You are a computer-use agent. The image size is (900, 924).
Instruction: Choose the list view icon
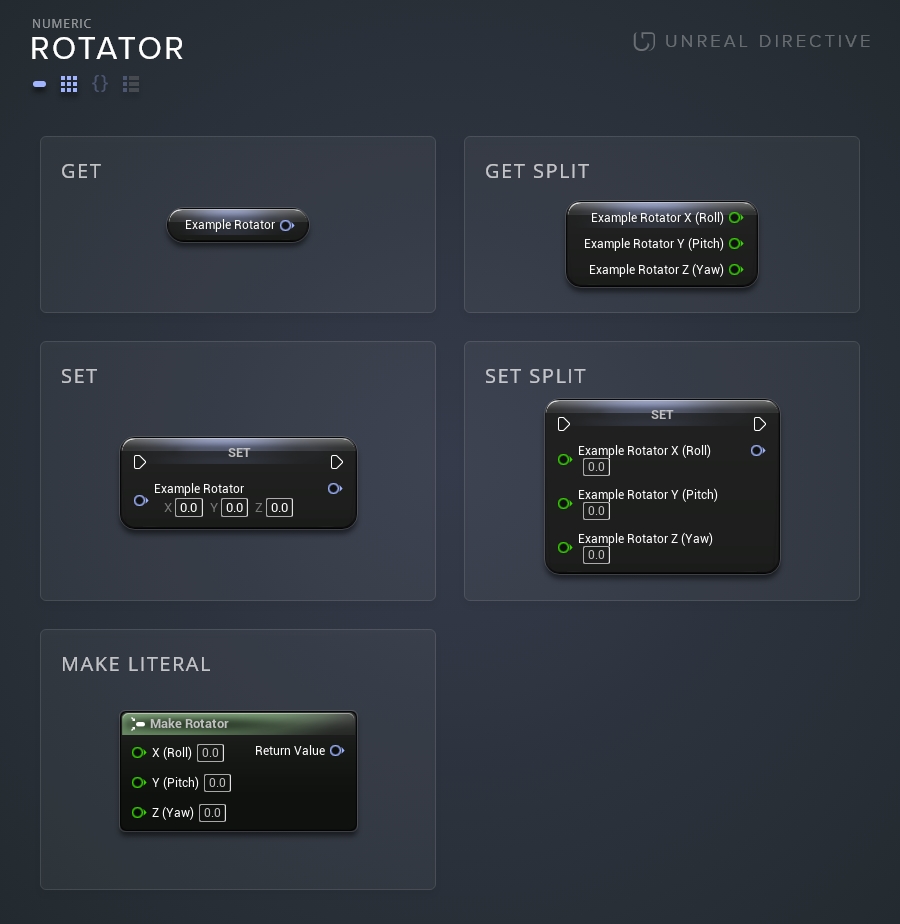pyautogui.click(x=131, y=84)
